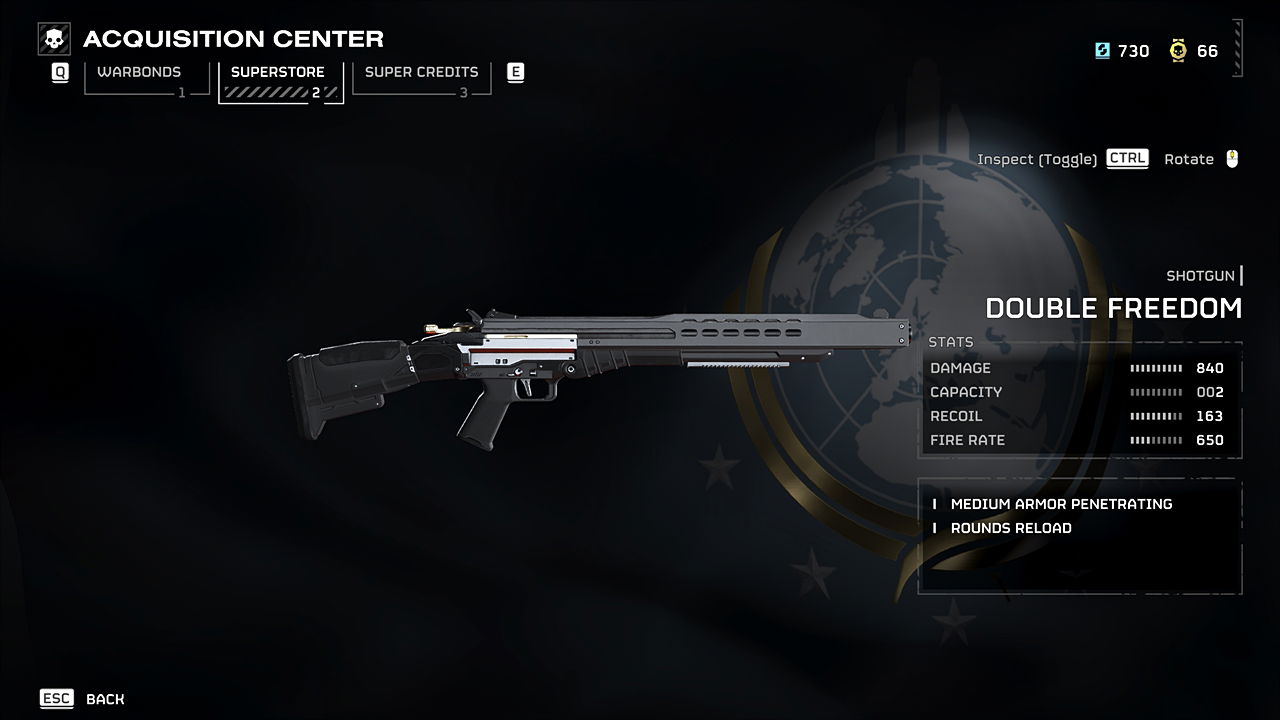Viewport: 1280px width, 720px height.
Task: Select the Superstore tab
Action: tap(279, 77)
